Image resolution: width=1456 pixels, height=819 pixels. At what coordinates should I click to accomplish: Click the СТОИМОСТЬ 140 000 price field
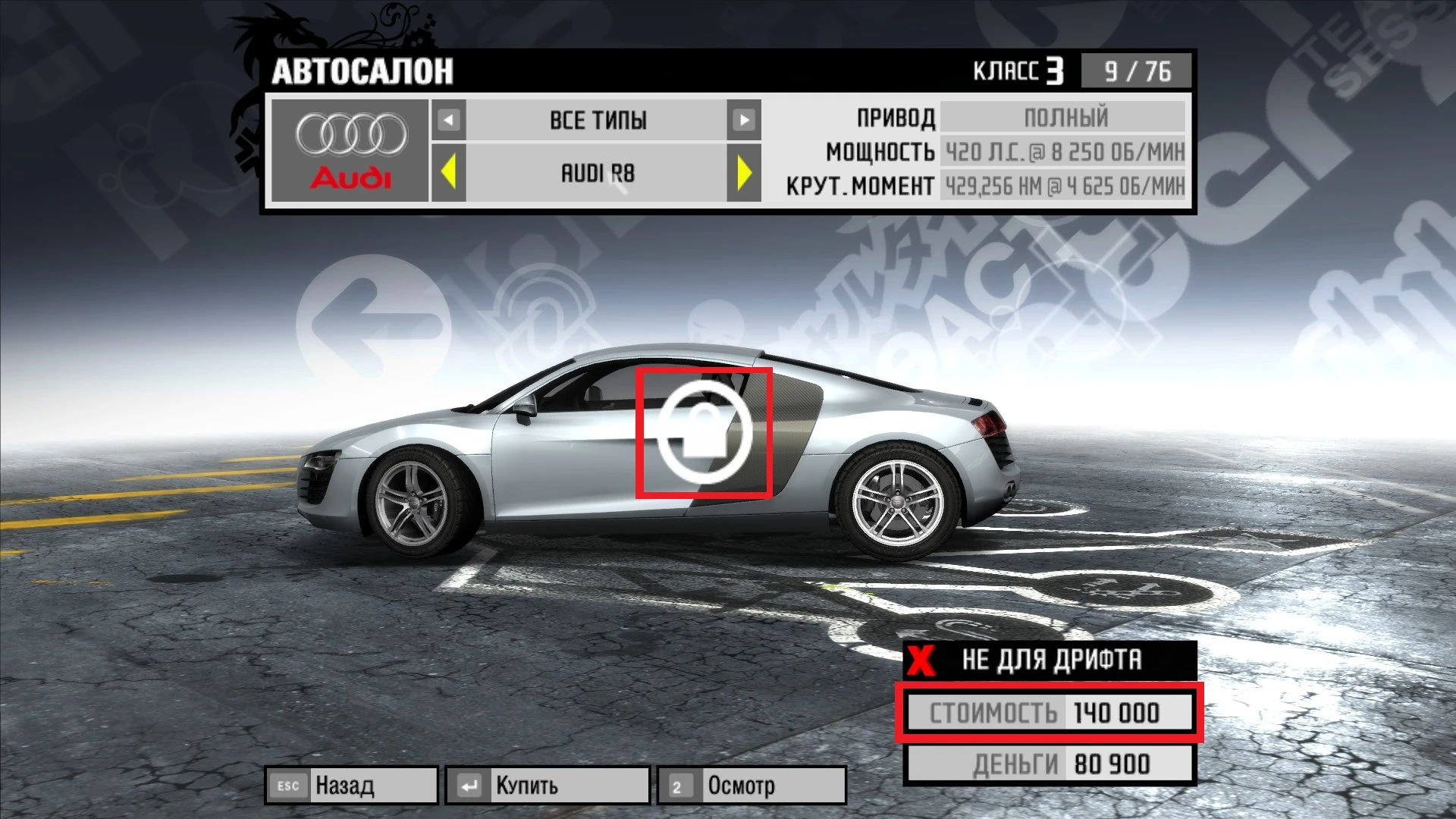coord(1050,711)
